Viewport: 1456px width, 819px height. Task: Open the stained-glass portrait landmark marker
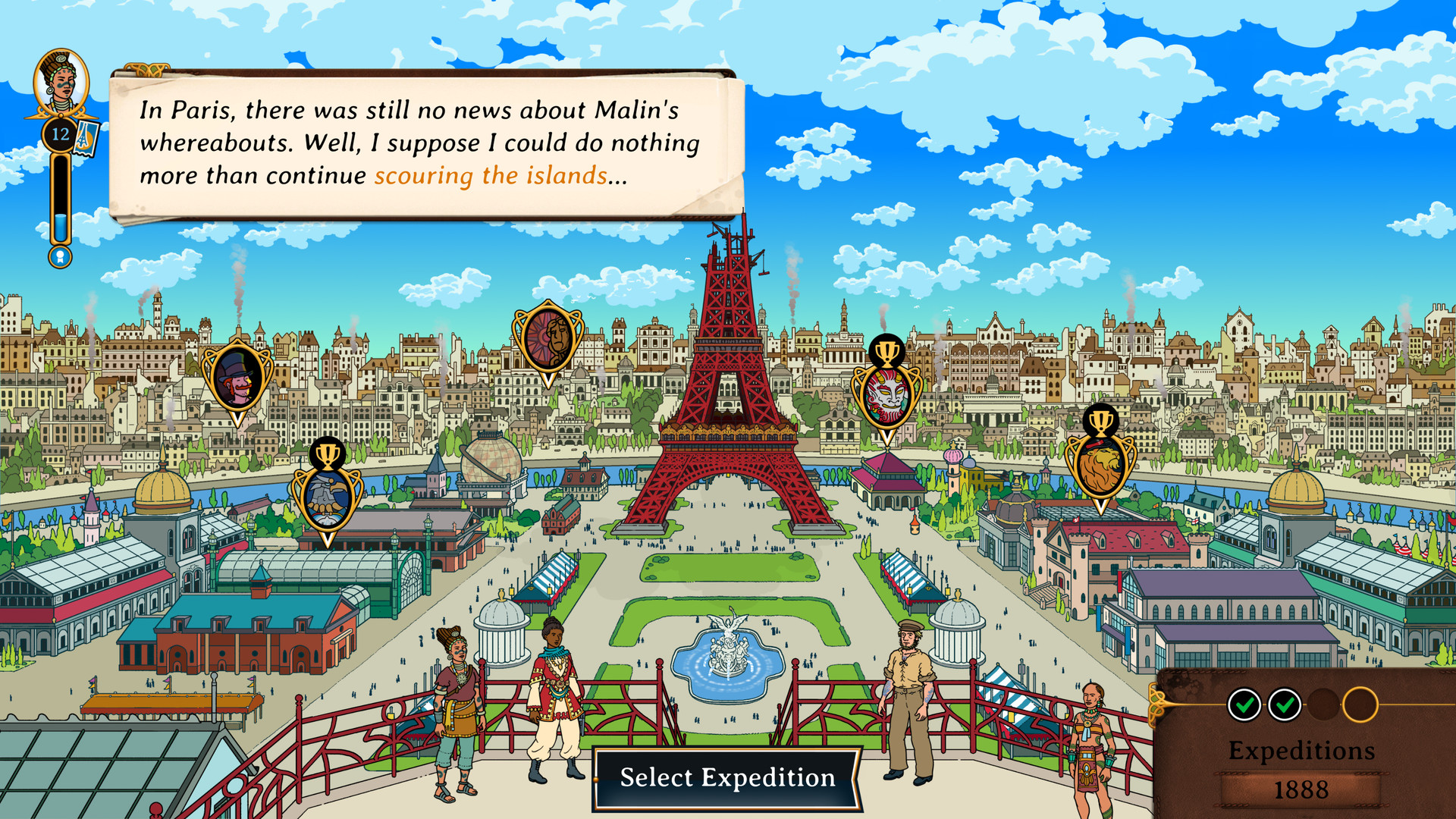pos(548,337)
